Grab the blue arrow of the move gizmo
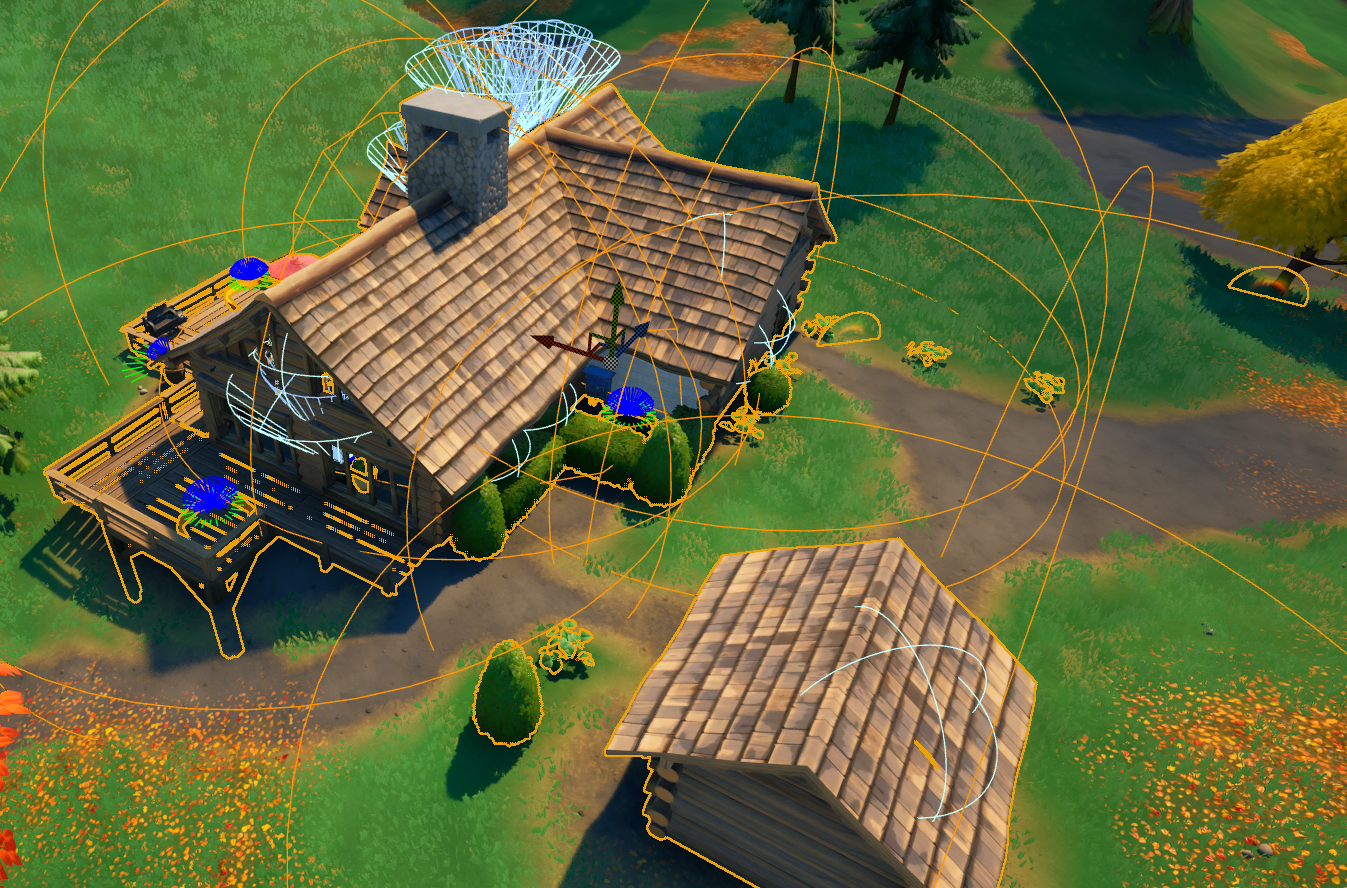The image size is (1347, 888). click(x=638, y=332)
